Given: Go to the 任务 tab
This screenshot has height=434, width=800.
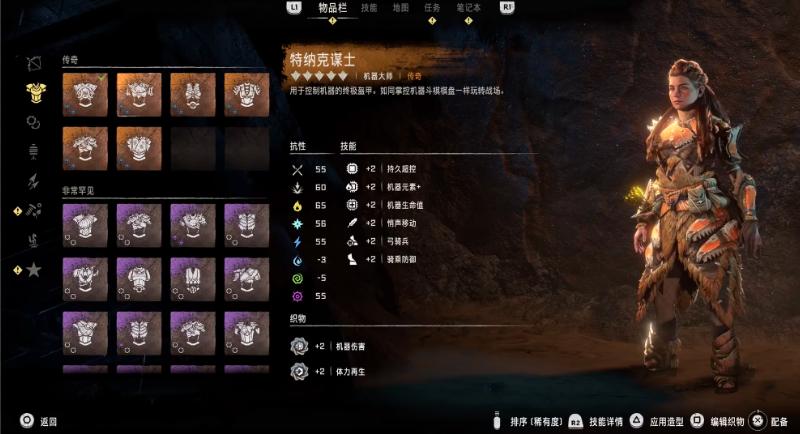Looking at the screenshot, I should tap(432, 8).
